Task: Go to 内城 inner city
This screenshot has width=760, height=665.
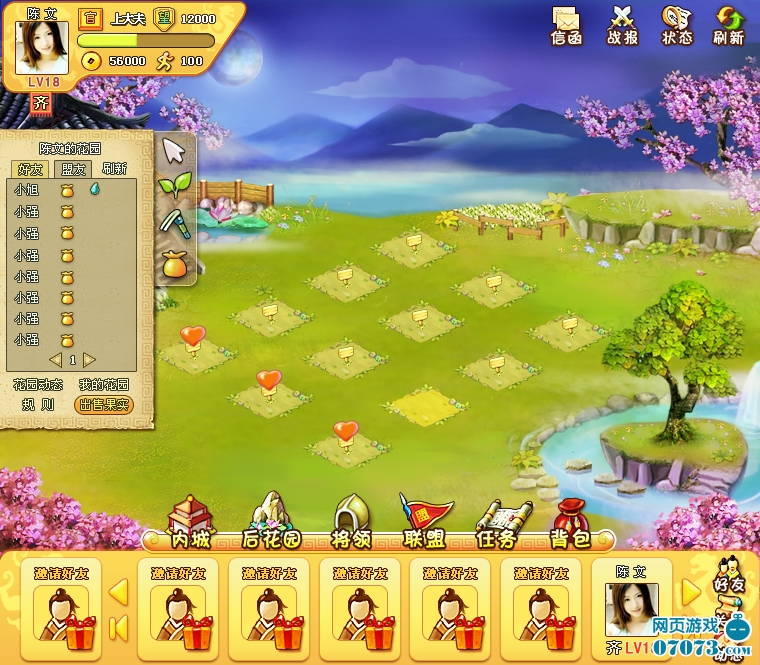Action: 190,524
